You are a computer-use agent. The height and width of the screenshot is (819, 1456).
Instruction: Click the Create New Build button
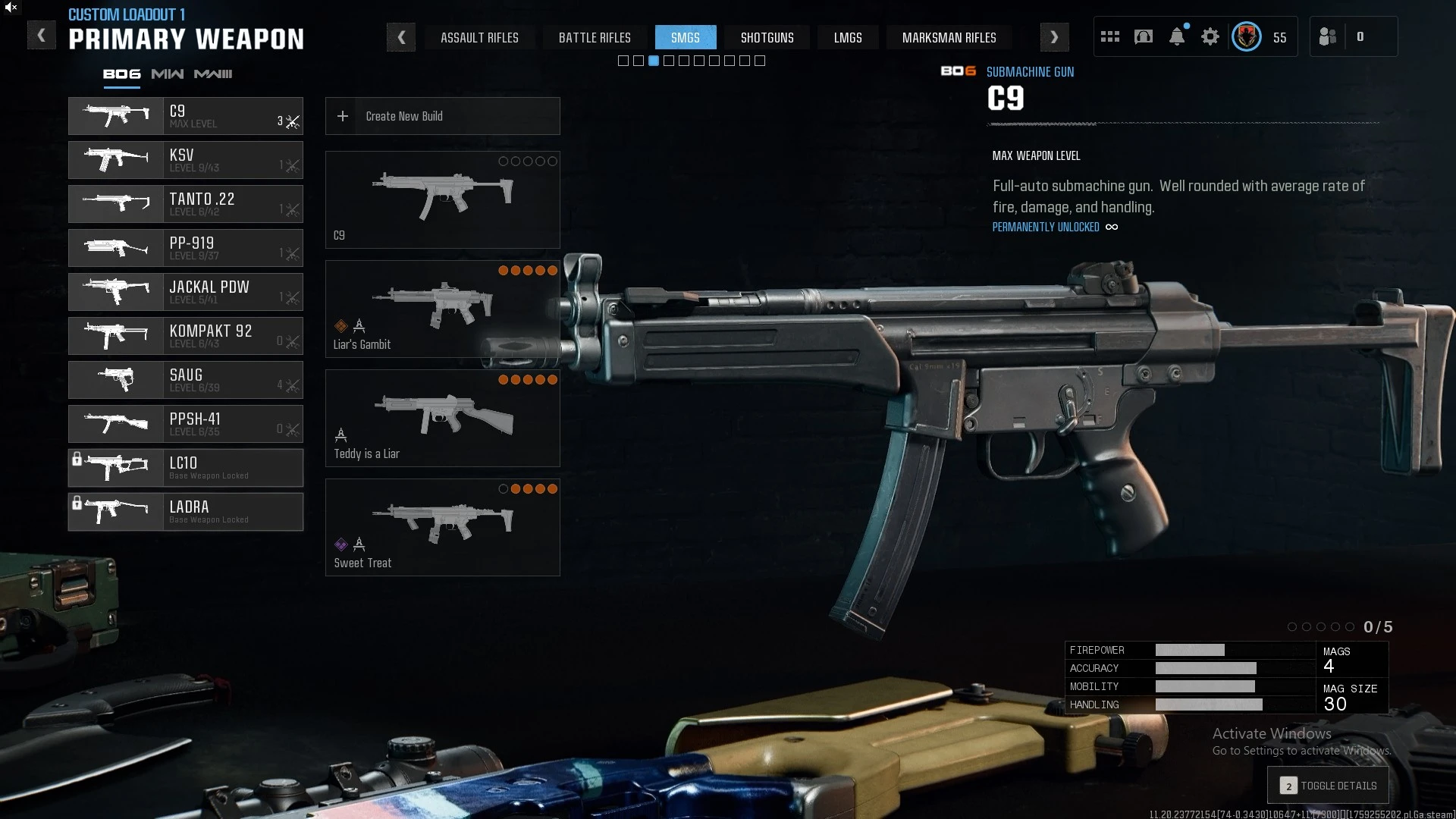coord(443,116)
